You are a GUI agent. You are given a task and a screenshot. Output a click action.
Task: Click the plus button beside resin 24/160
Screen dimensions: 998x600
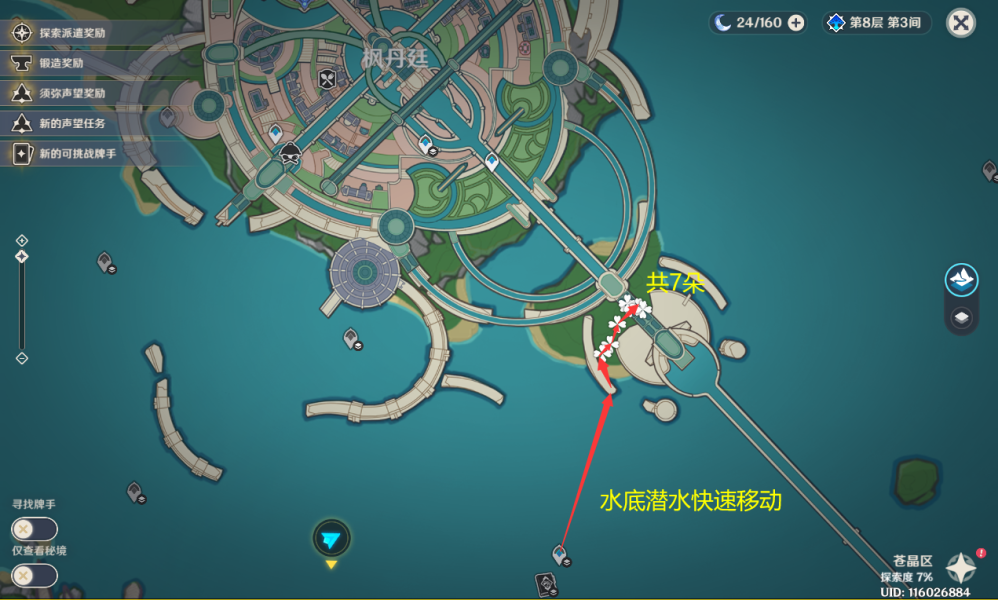pos(796,23)
